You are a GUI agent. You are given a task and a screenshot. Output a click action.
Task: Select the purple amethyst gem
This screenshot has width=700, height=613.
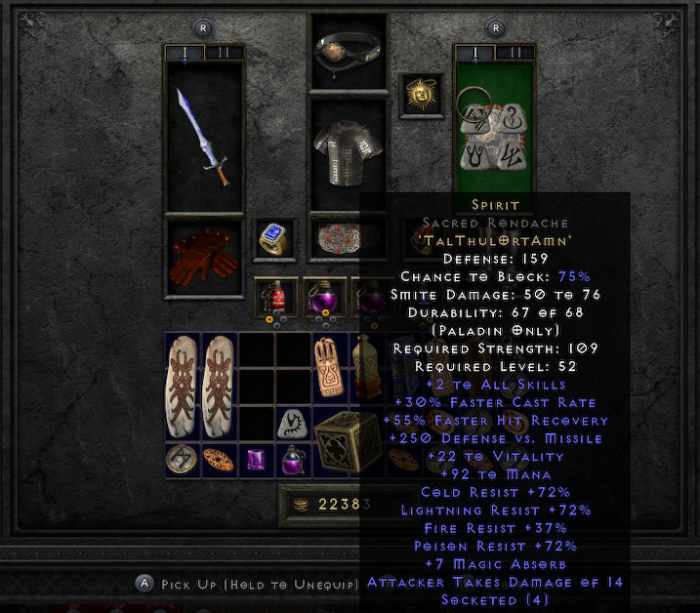coord(256,460)
